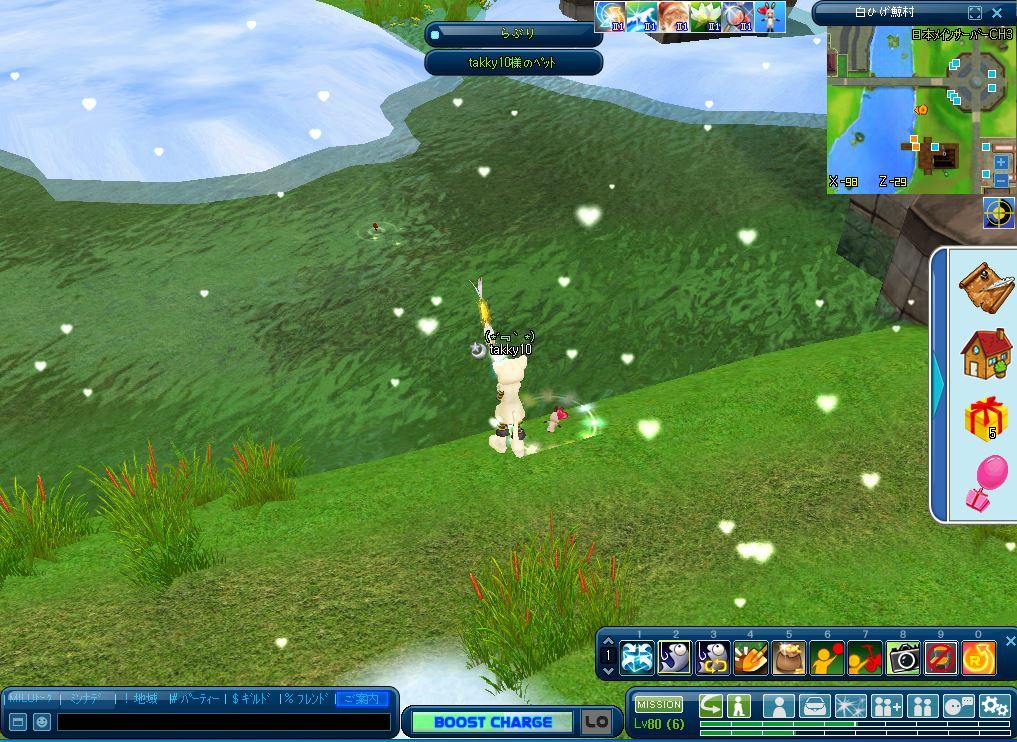Zoom out on the minimap

1001,181
